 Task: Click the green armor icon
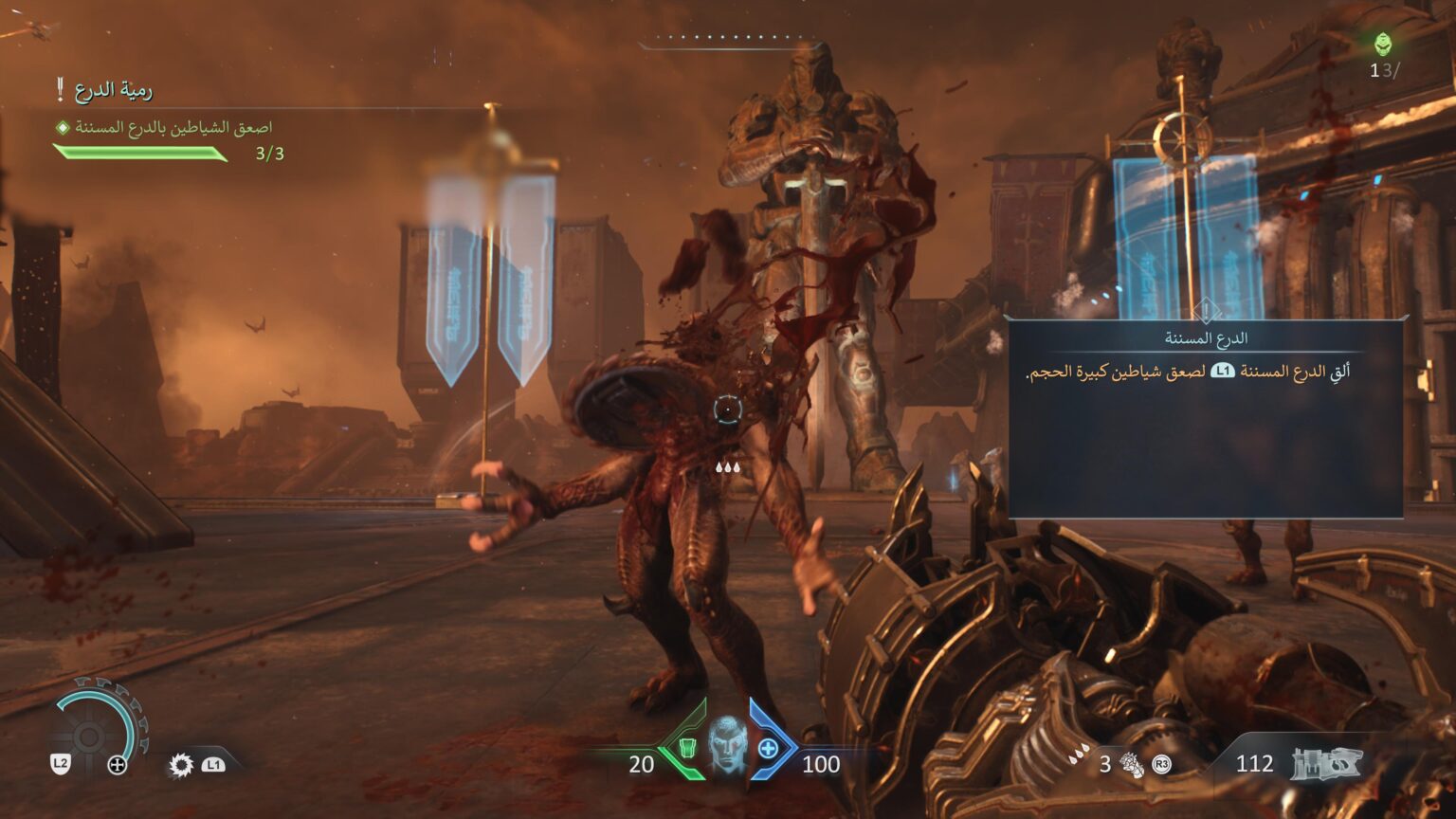[x=687, y=748]
